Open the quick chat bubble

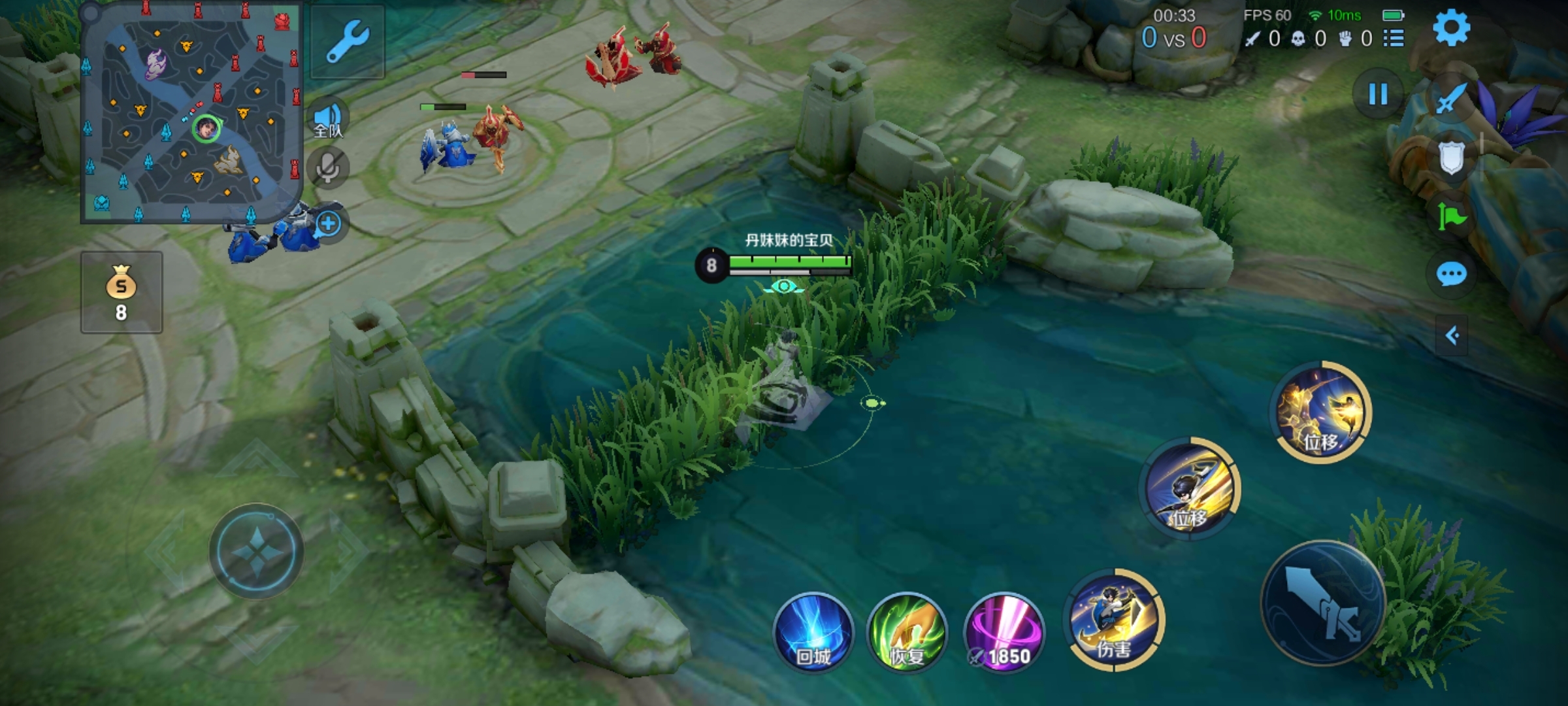1451,275
